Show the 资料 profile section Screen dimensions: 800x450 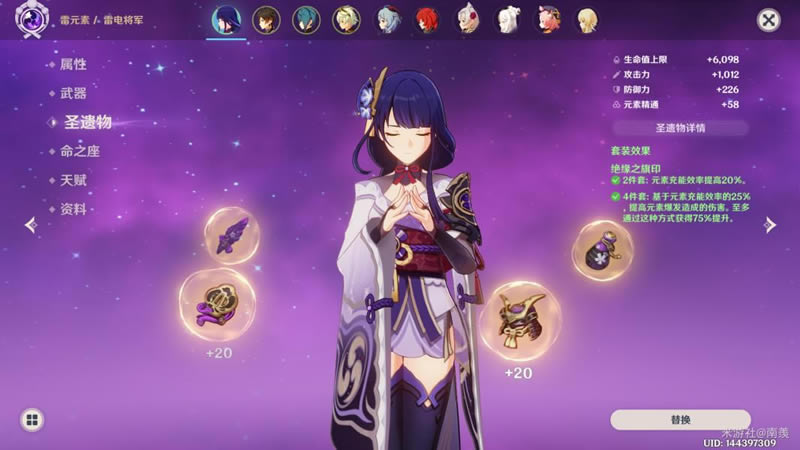pos(74,209)
